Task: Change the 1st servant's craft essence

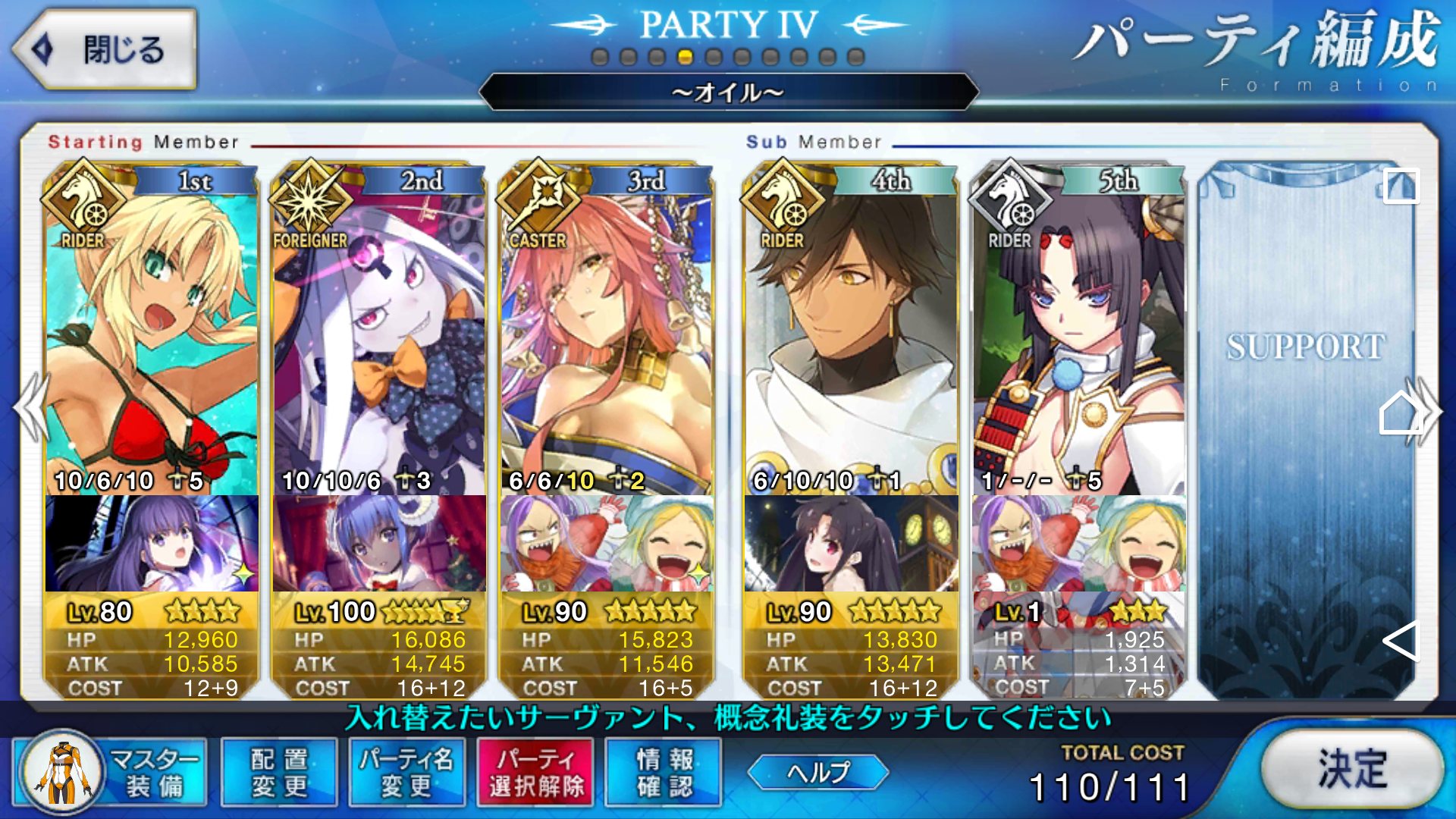Action: point(152,543)
